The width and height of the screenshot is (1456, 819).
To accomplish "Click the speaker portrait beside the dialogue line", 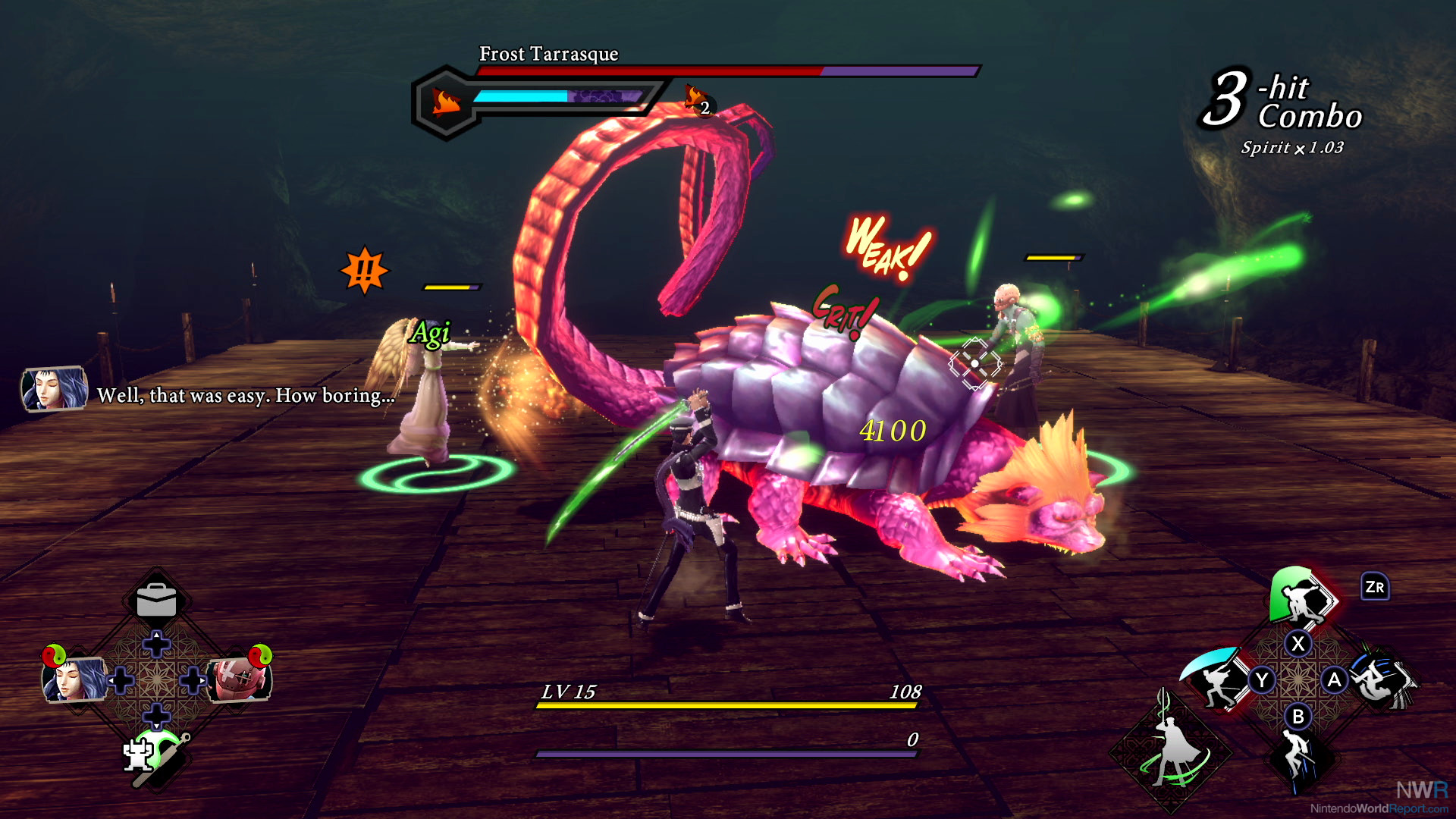I will pos(53,388).
